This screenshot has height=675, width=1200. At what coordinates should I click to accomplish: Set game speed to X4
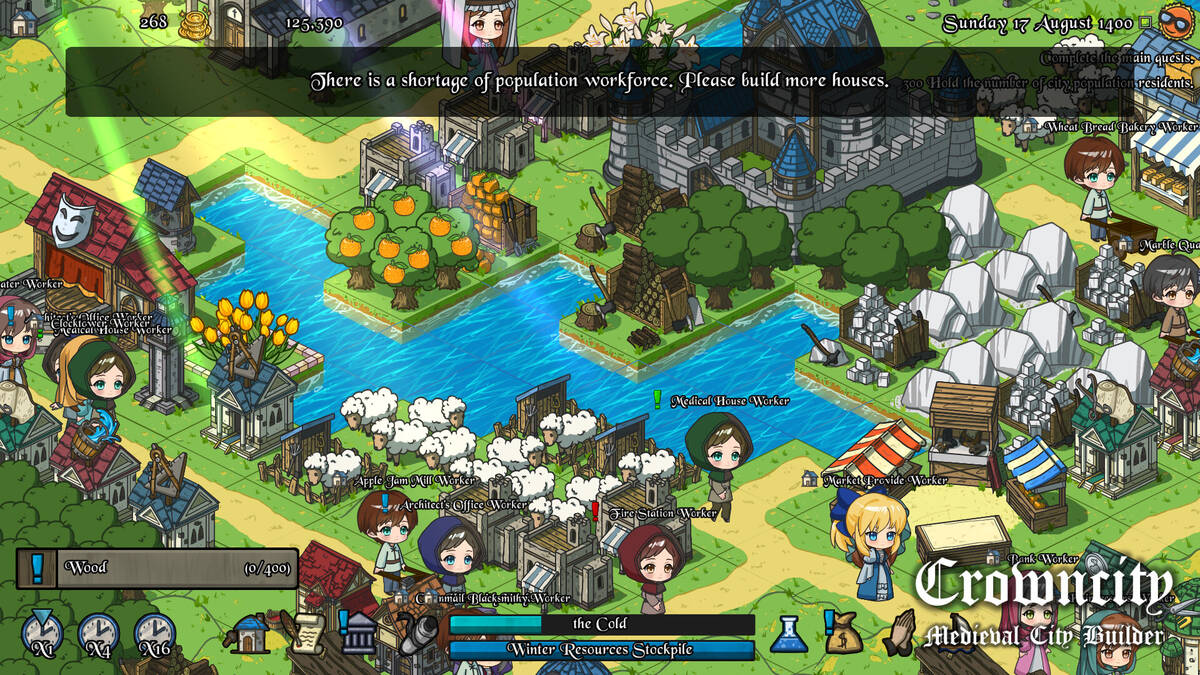(x=98, y=634)
